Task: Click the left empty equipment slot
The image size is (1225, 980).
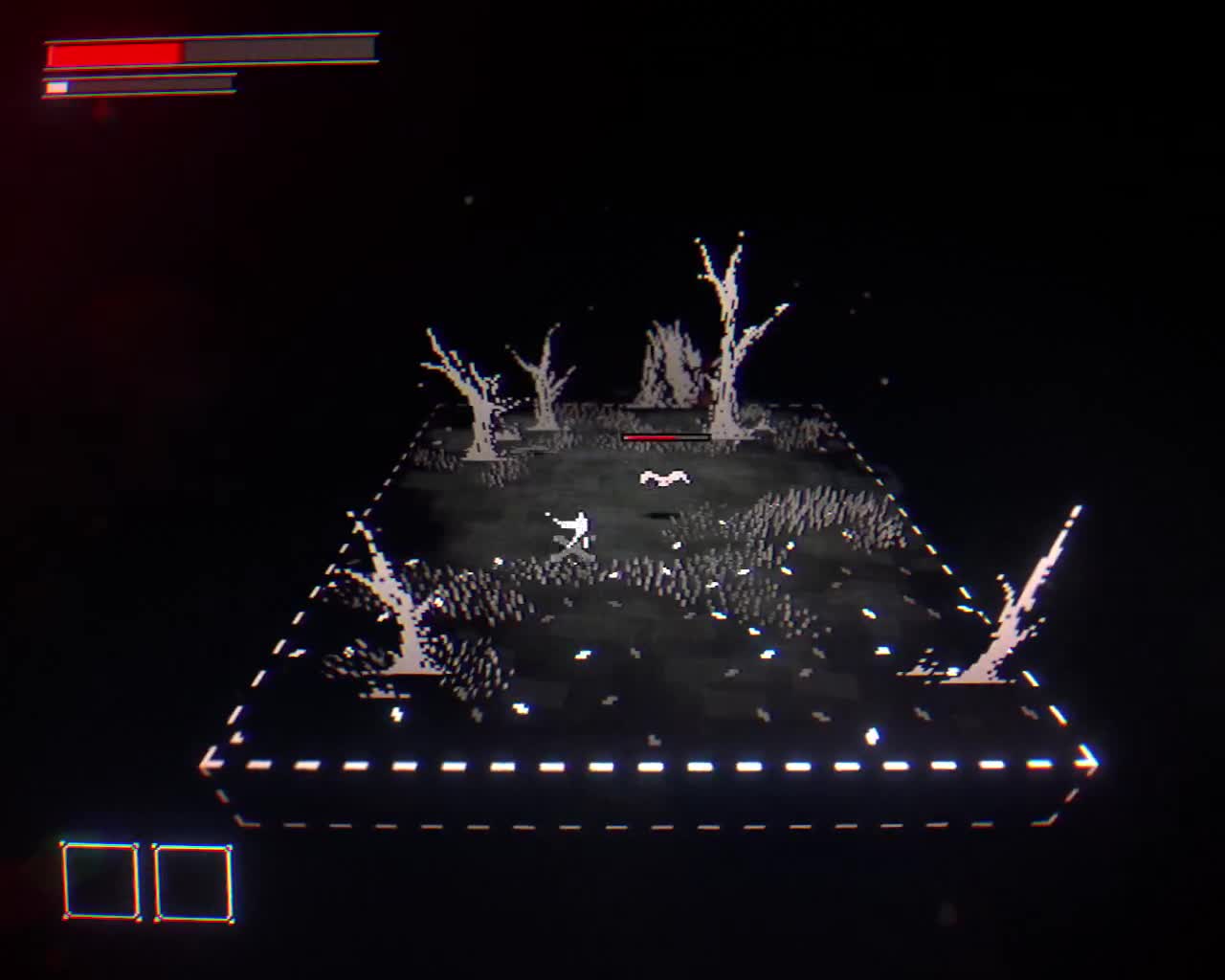Action: click(x=99, y=880)
